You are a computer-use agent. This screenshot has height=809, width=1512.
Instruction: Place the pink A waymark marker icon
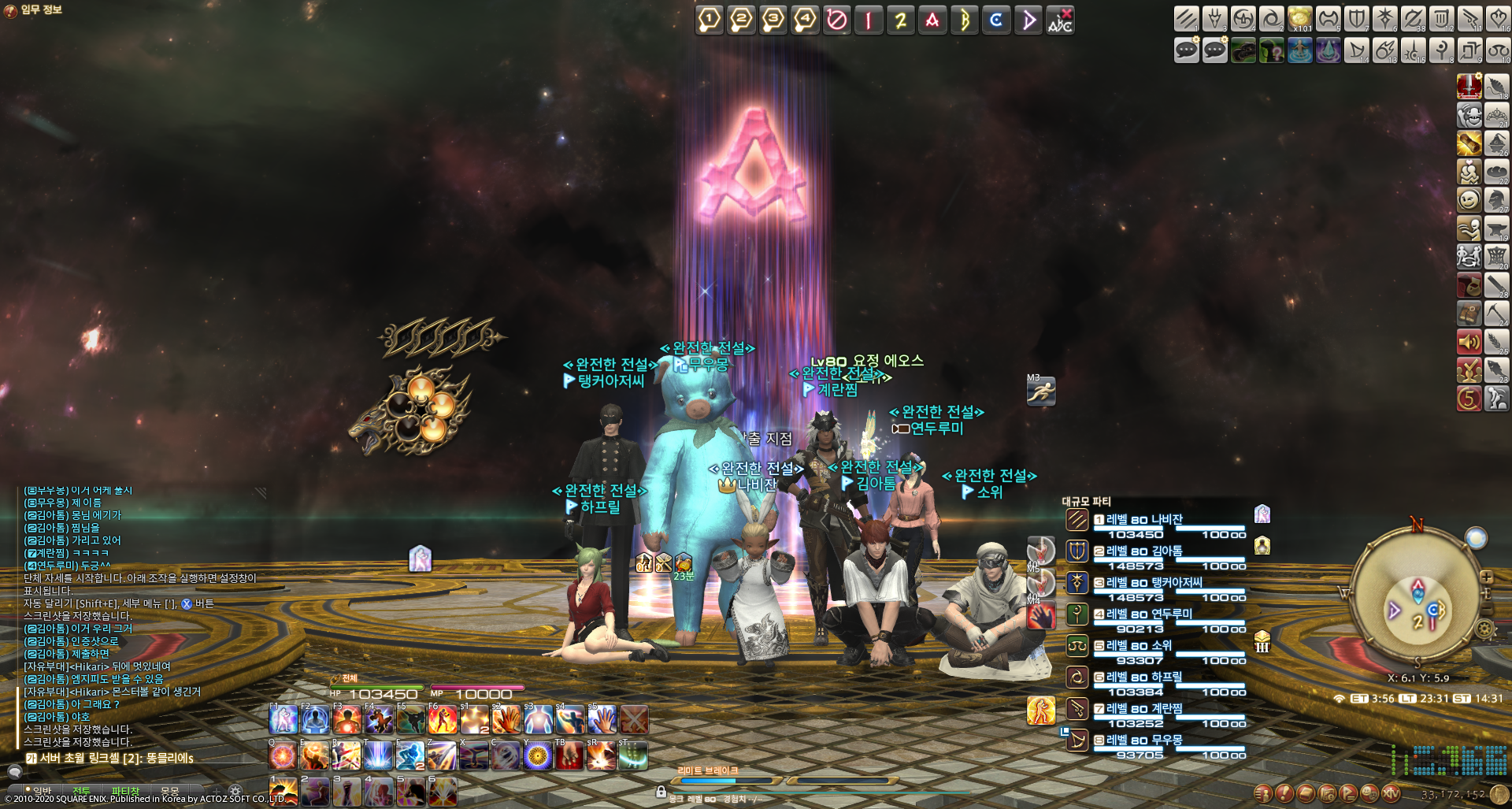point(933,20)
